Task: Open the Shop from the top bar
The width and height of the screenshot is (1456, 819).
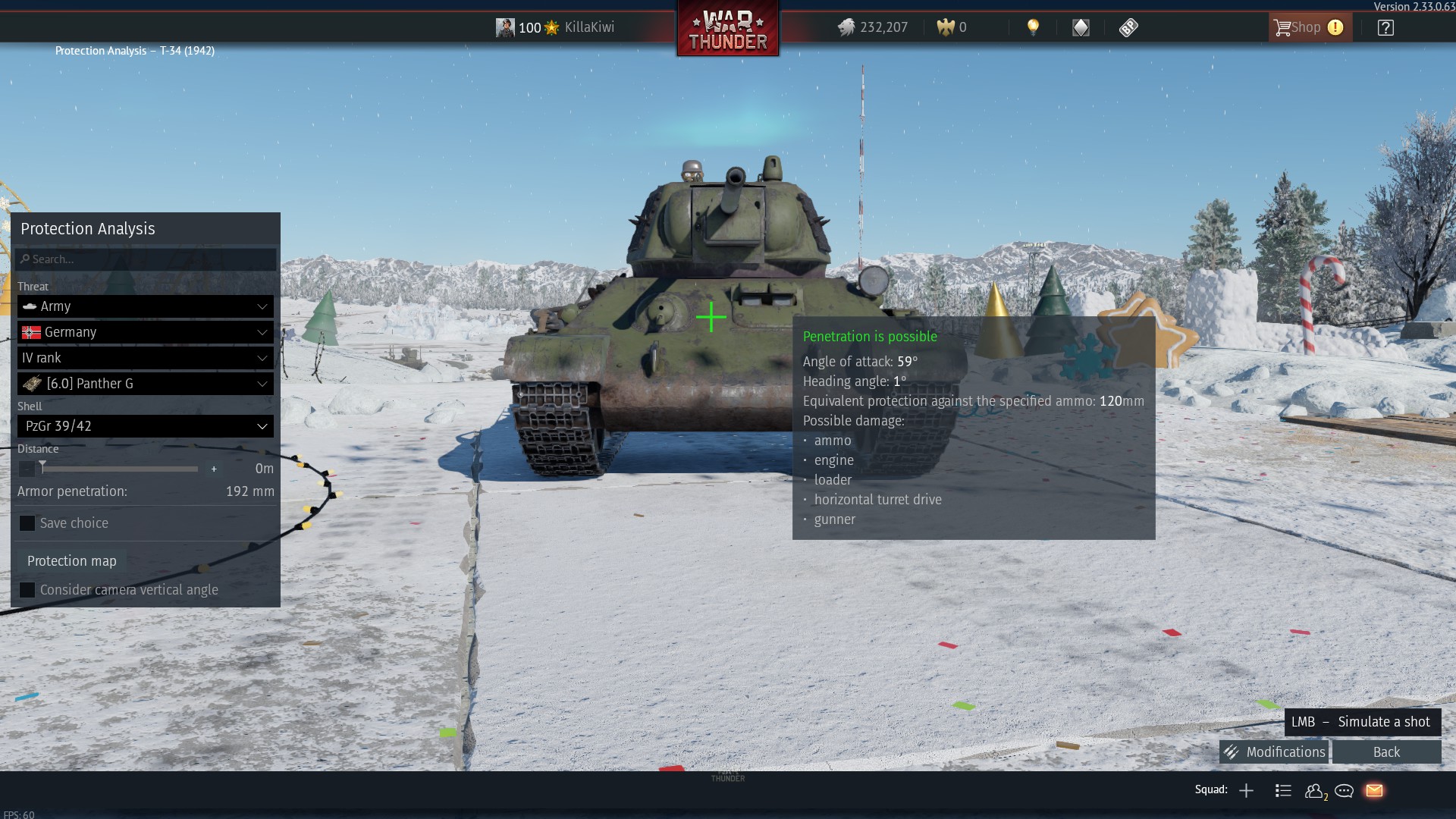Action: [x=1306, y=27]
